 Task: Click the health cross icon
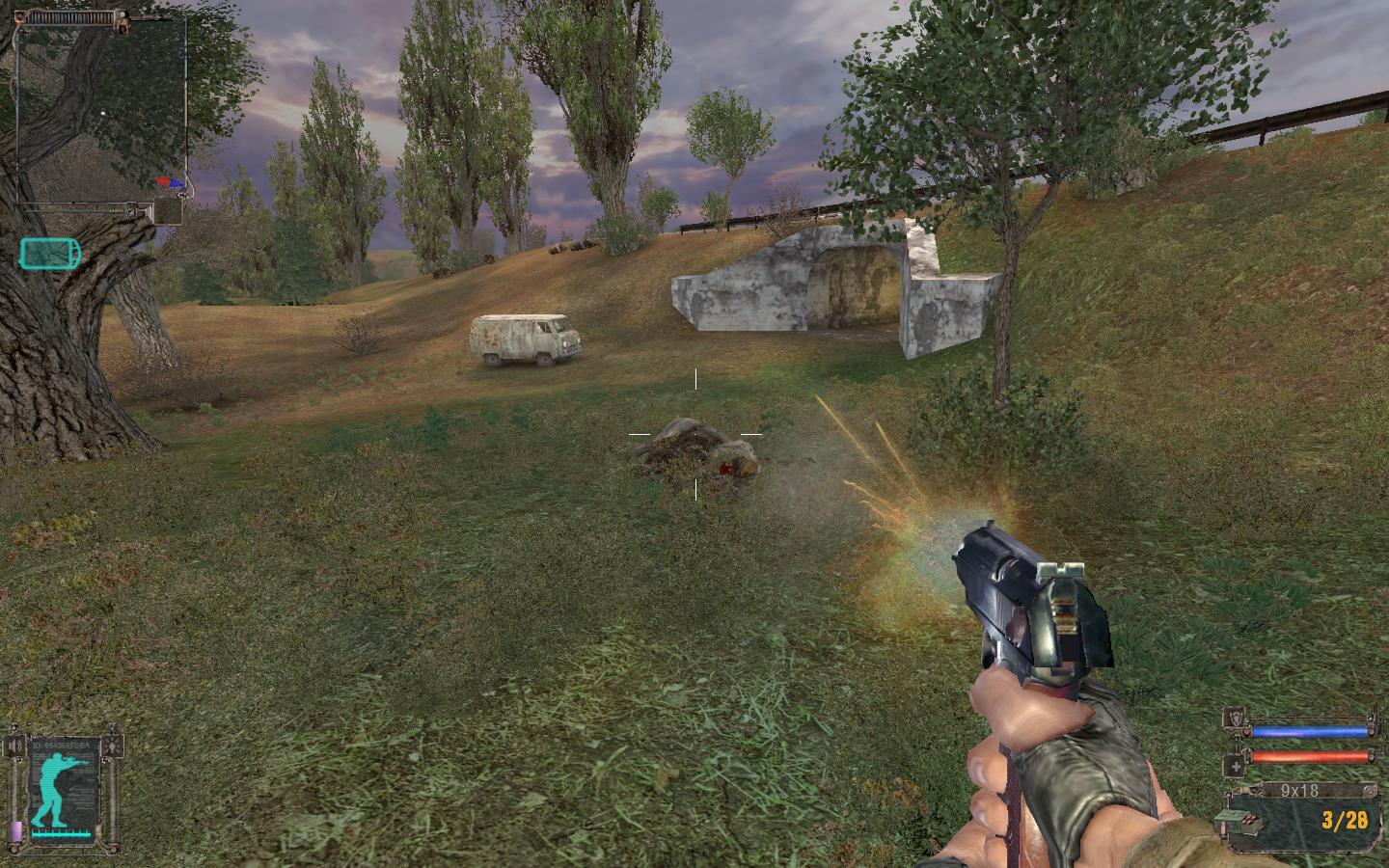[1234, 767]
